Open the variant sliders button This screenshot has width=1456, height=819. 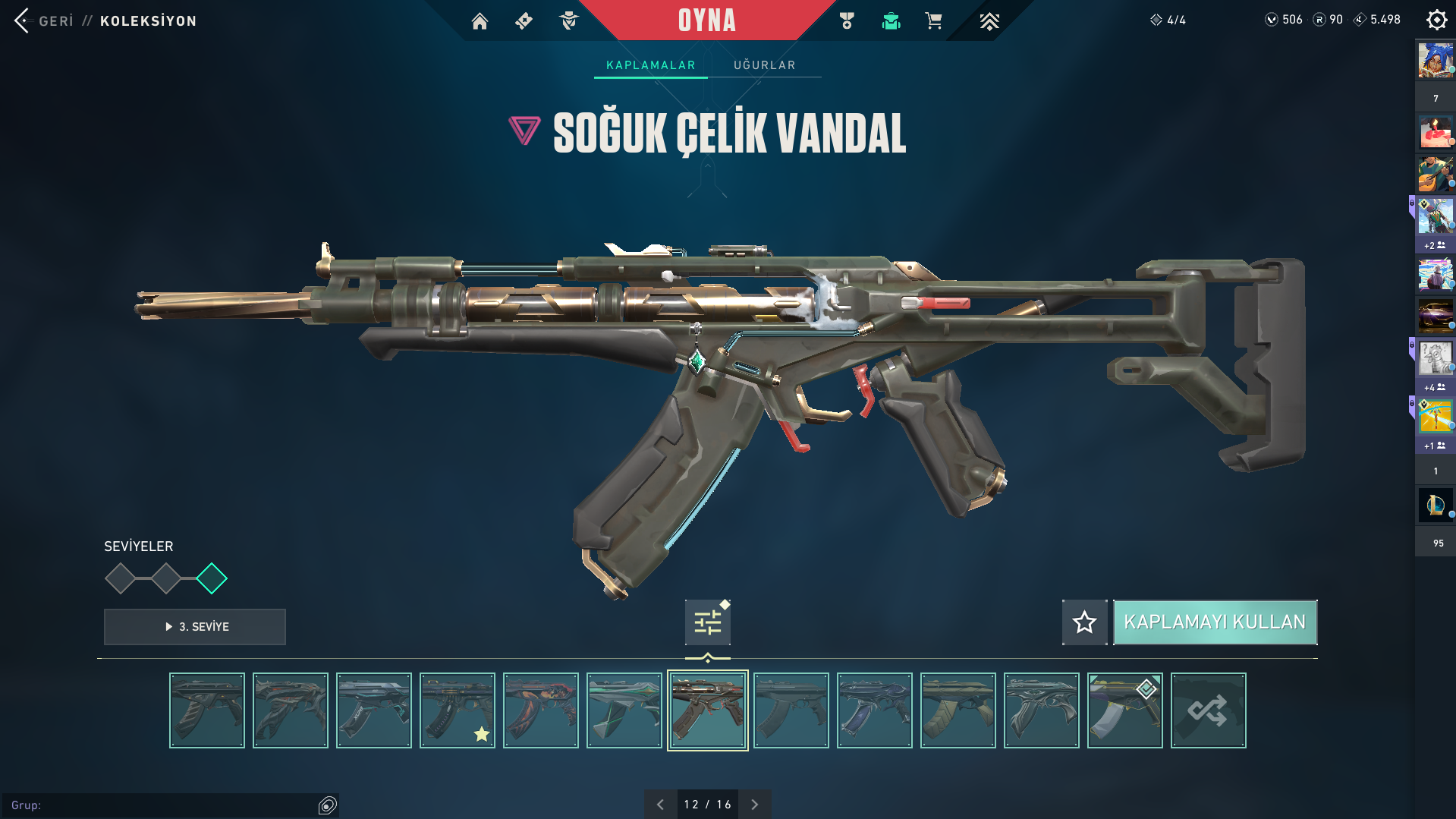[x=707, y=622]
